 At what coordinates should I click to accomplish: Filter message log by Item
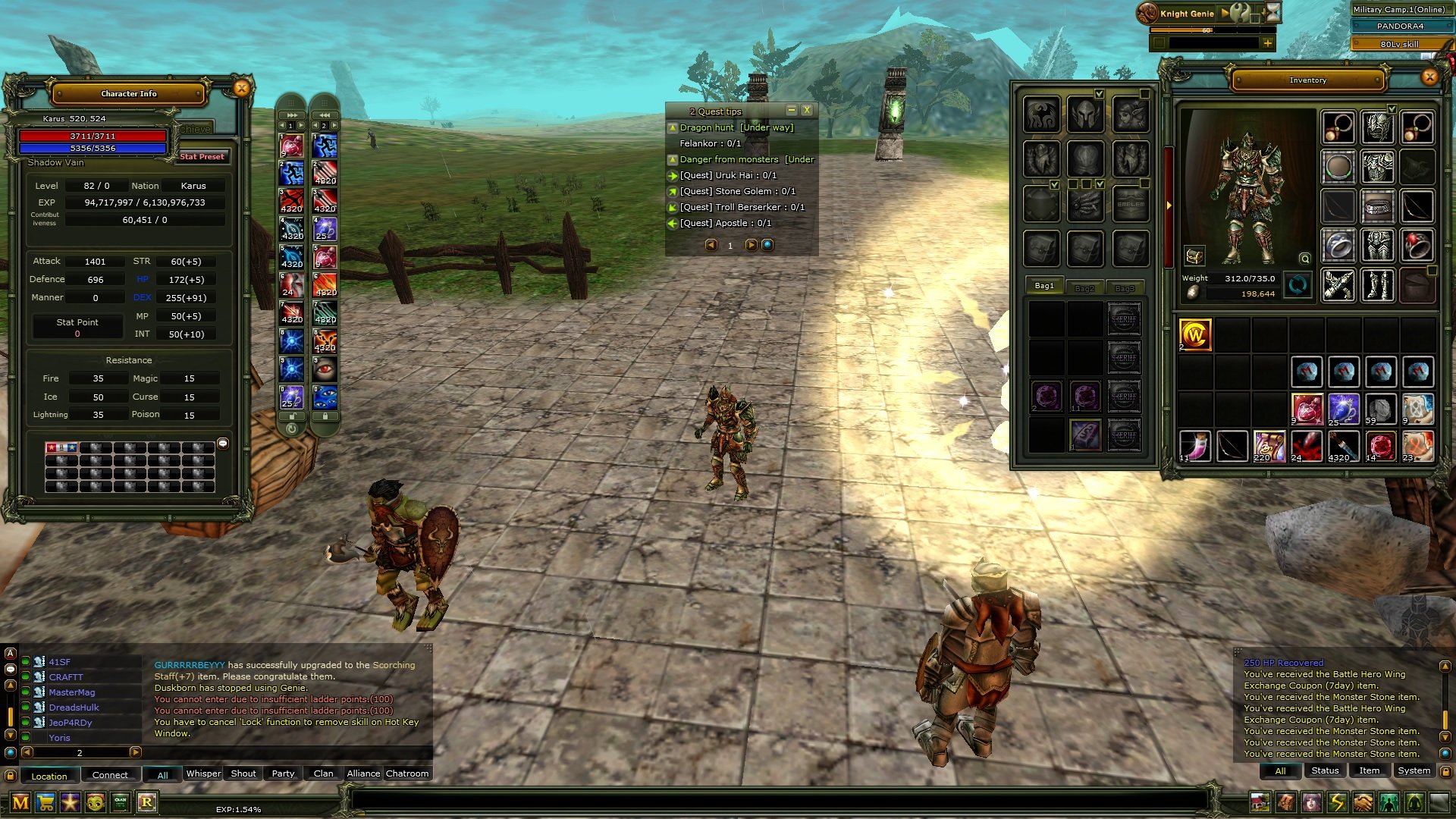[1369, 770]
